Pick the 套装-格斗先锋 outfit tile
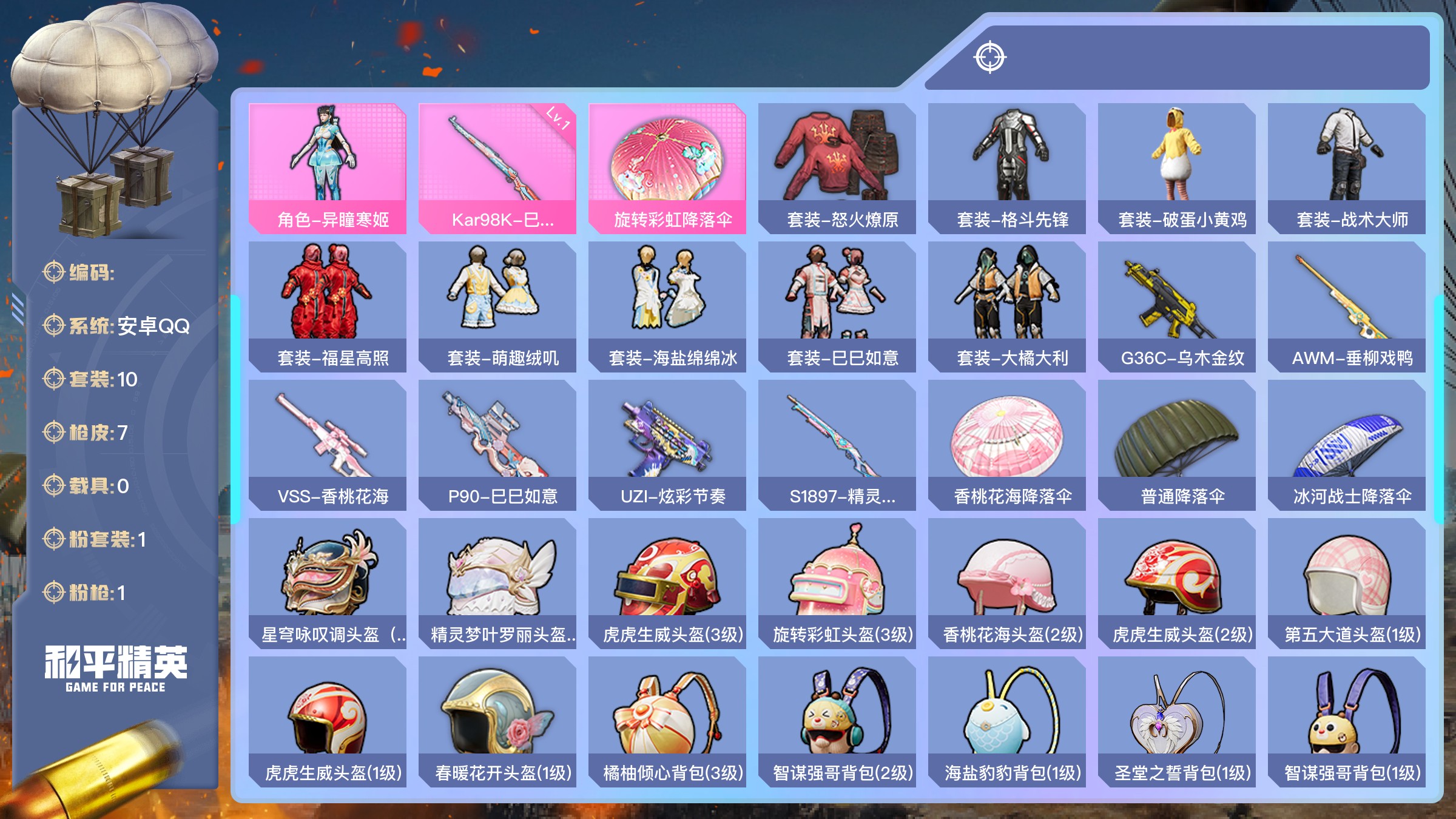 click(x=1006, y=168)
